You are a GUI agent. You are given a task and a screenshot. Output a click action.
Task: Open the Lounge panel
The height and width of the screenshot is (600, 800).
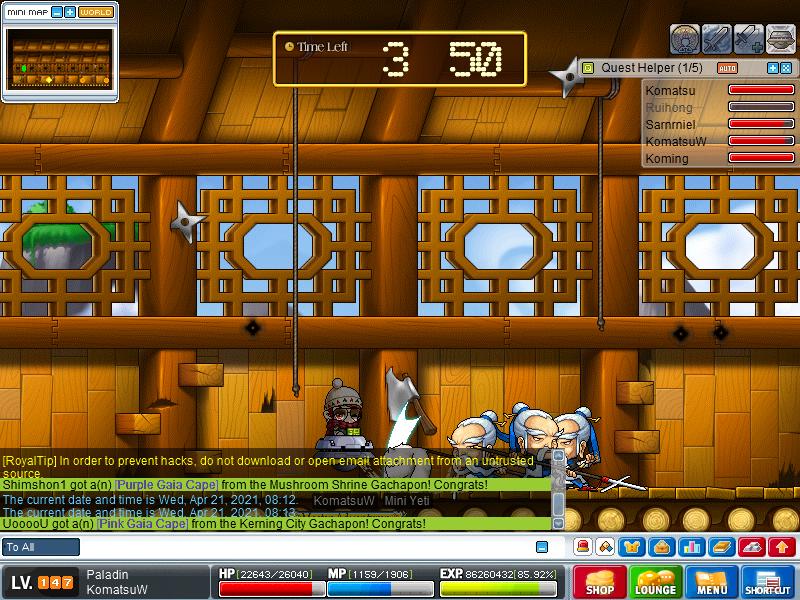tap(656, 583)
